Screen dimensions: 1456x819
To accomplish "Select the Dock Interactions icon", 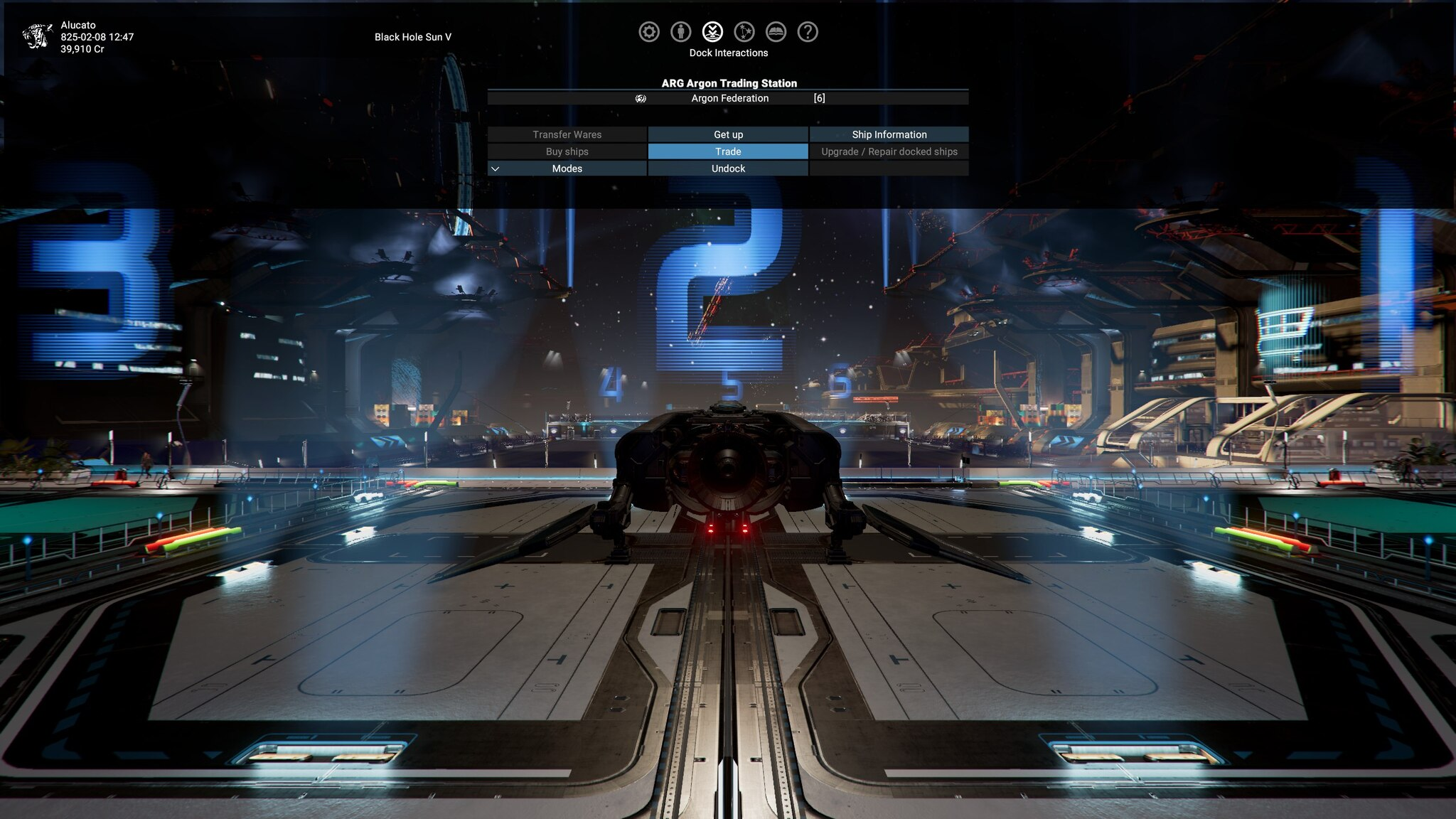I will pyautogui.click(x=712, y=32).
